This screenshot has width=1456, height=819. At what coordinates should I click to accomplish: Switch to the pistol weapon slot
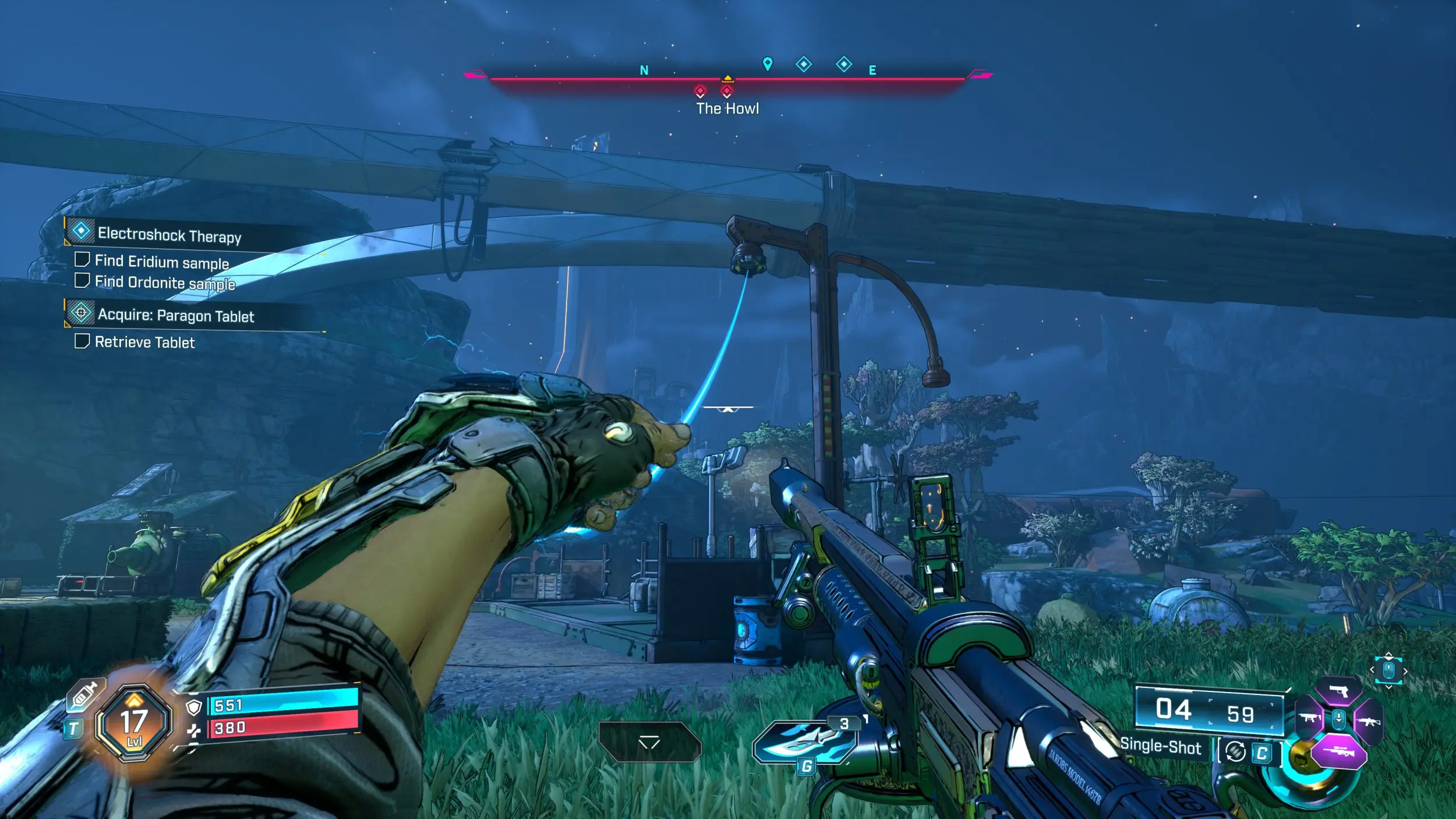point(1338,692)
